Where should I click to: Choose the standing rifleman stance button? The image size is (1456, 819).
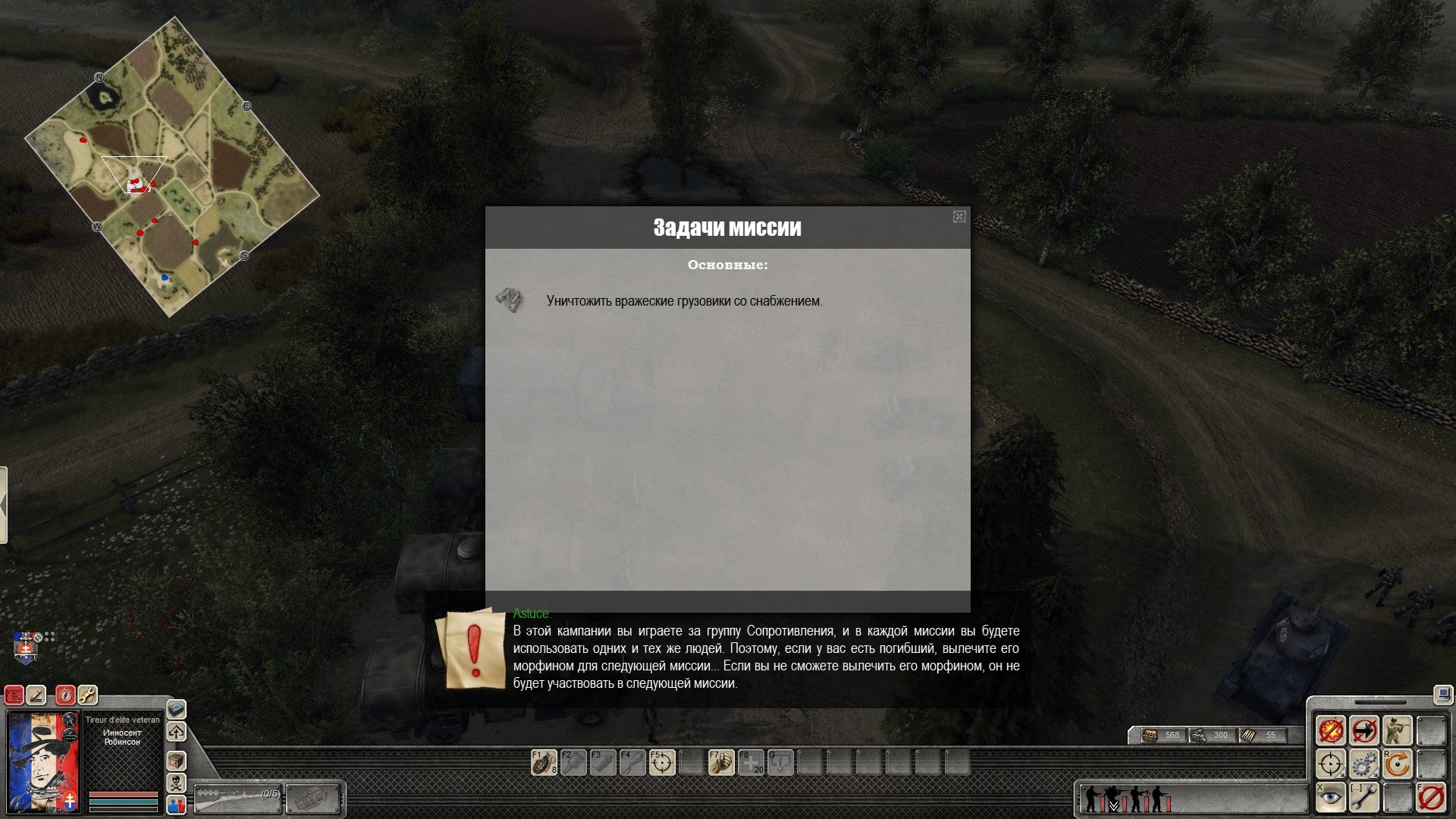pos(1397,731)
